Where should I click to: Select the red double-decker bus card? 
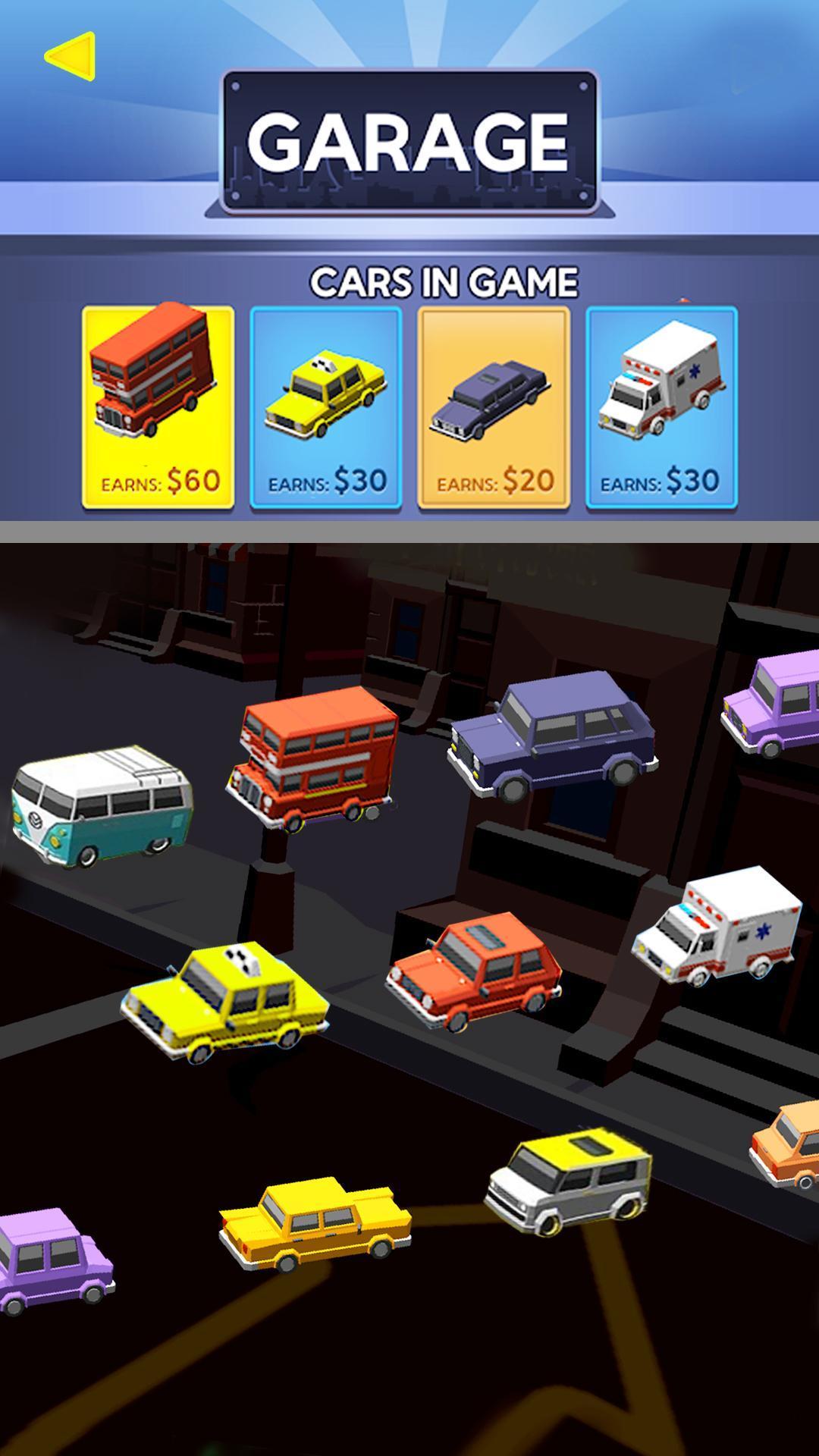click(x=158, y=406)
